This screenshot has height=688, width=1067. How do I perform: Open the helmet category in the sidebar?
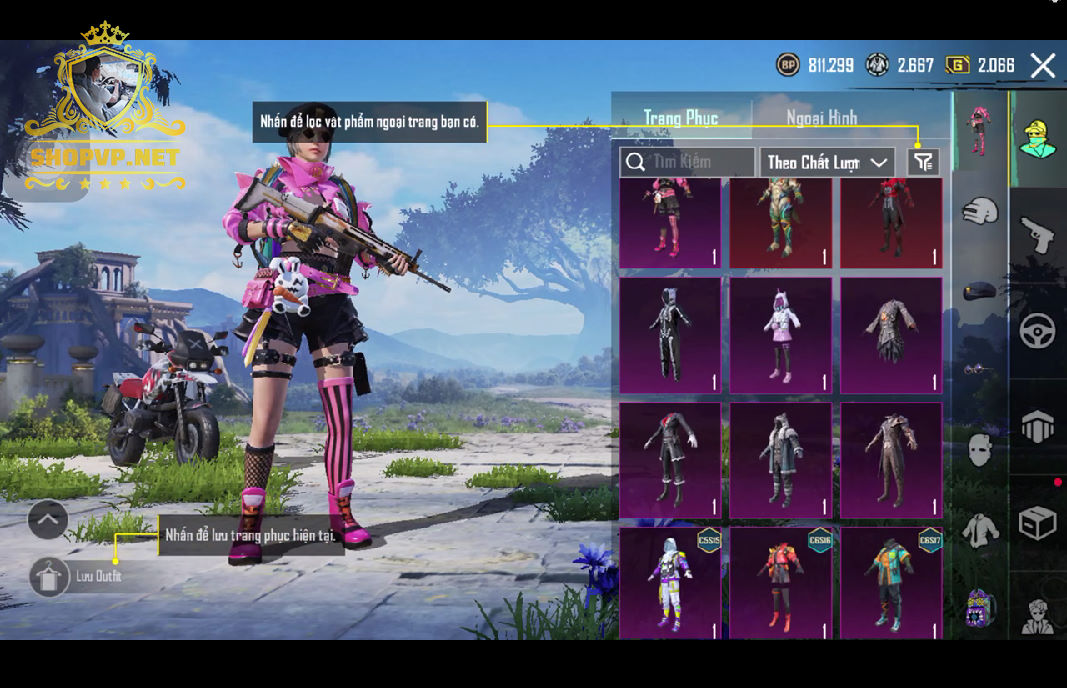click(980, 211)
